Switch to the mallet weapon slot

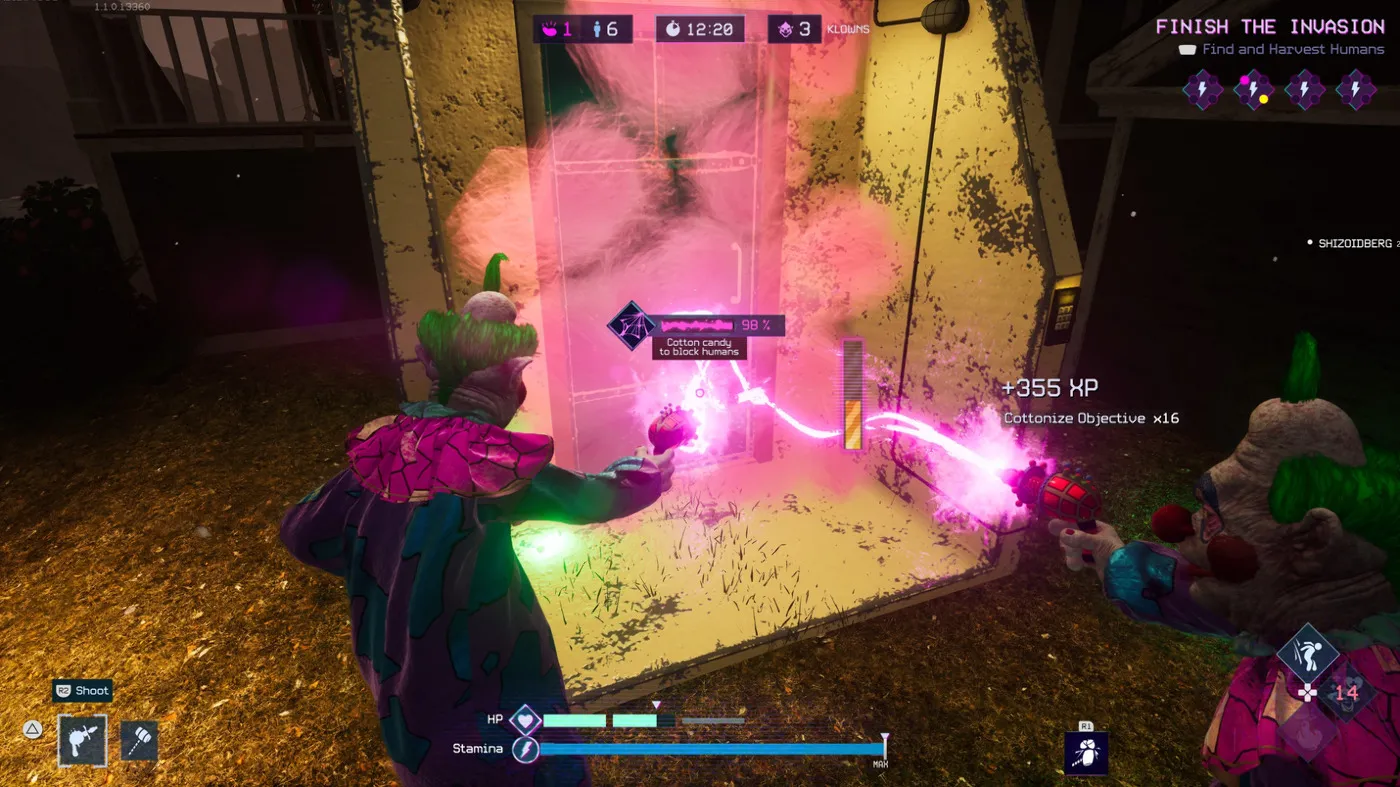tap(139, 741)
